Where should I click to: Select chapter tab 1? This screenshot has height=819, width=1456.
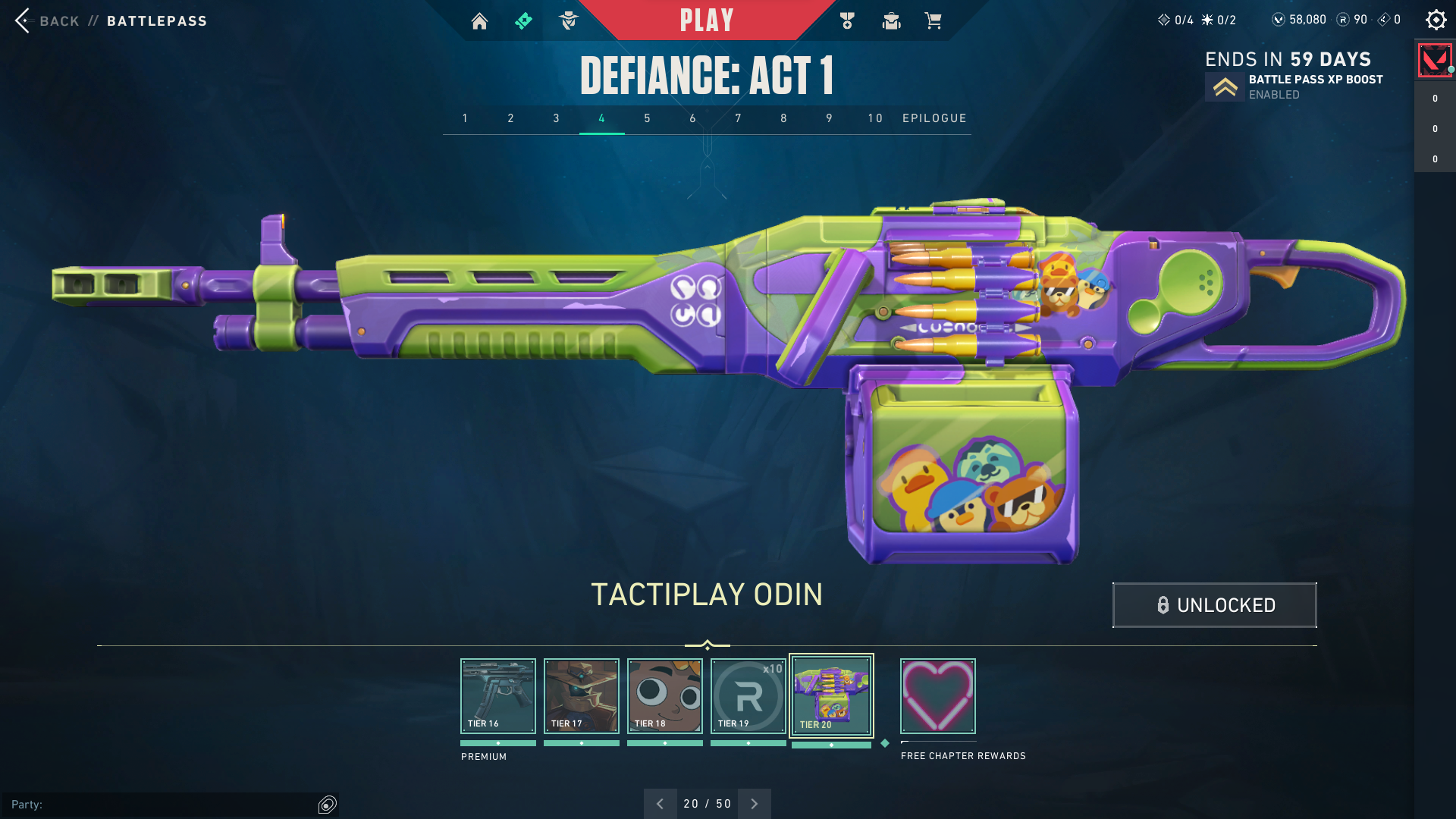coord(465,118)
